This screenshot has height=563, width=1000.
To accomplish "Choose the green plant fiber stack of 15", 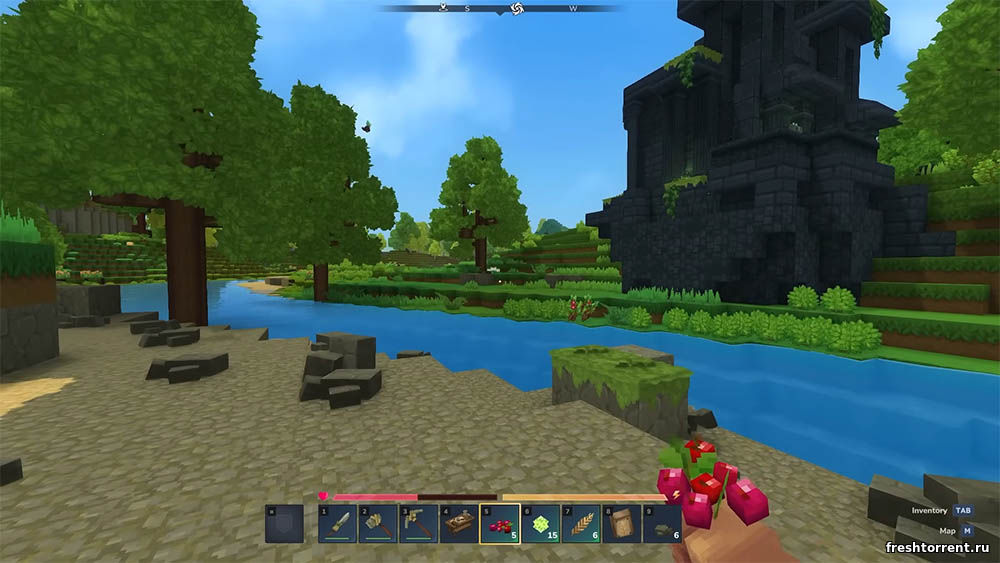I will click(540, 524).
